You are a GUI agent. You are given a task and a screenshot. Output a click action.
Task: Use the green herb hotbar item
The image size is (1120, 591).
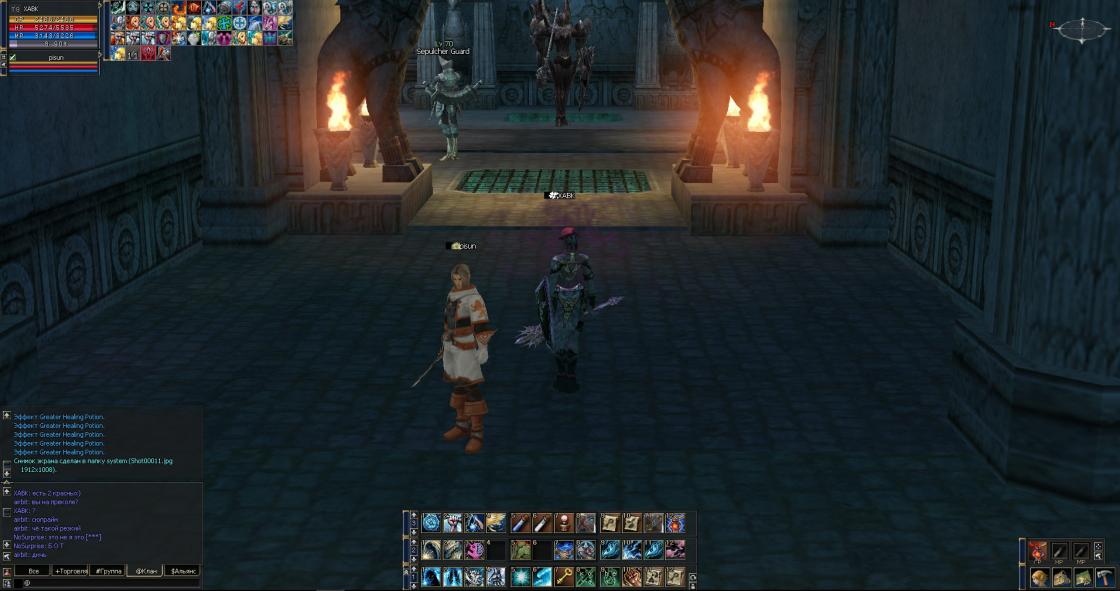pos(520,550)
